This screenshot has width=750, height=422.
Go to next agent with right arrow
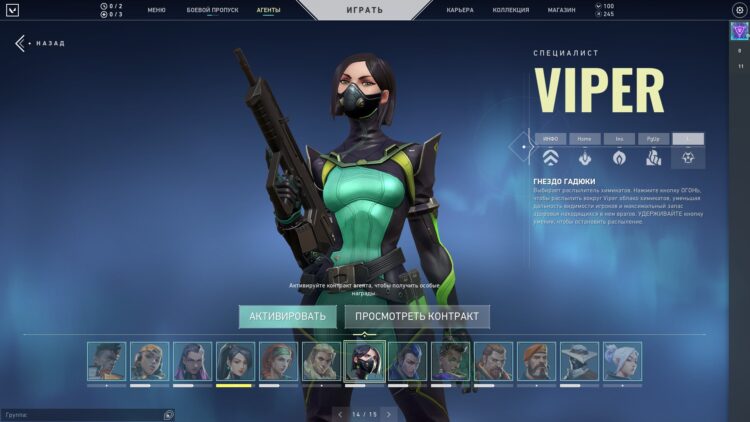389,413
